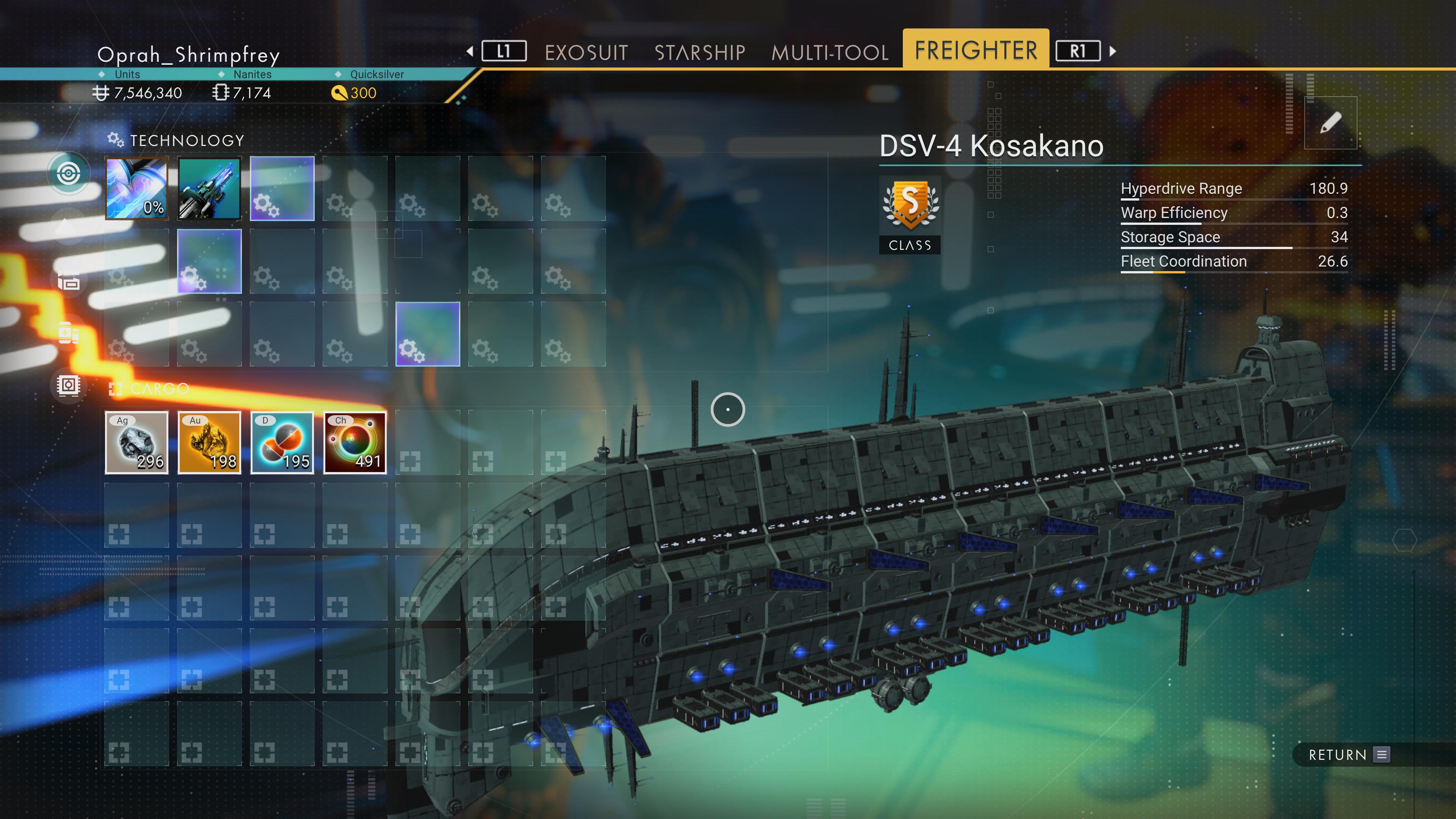Select the Gold (Au) cargo stack of 198
Viewport: 1456px width, 819px height.
(x=209, y=442)
